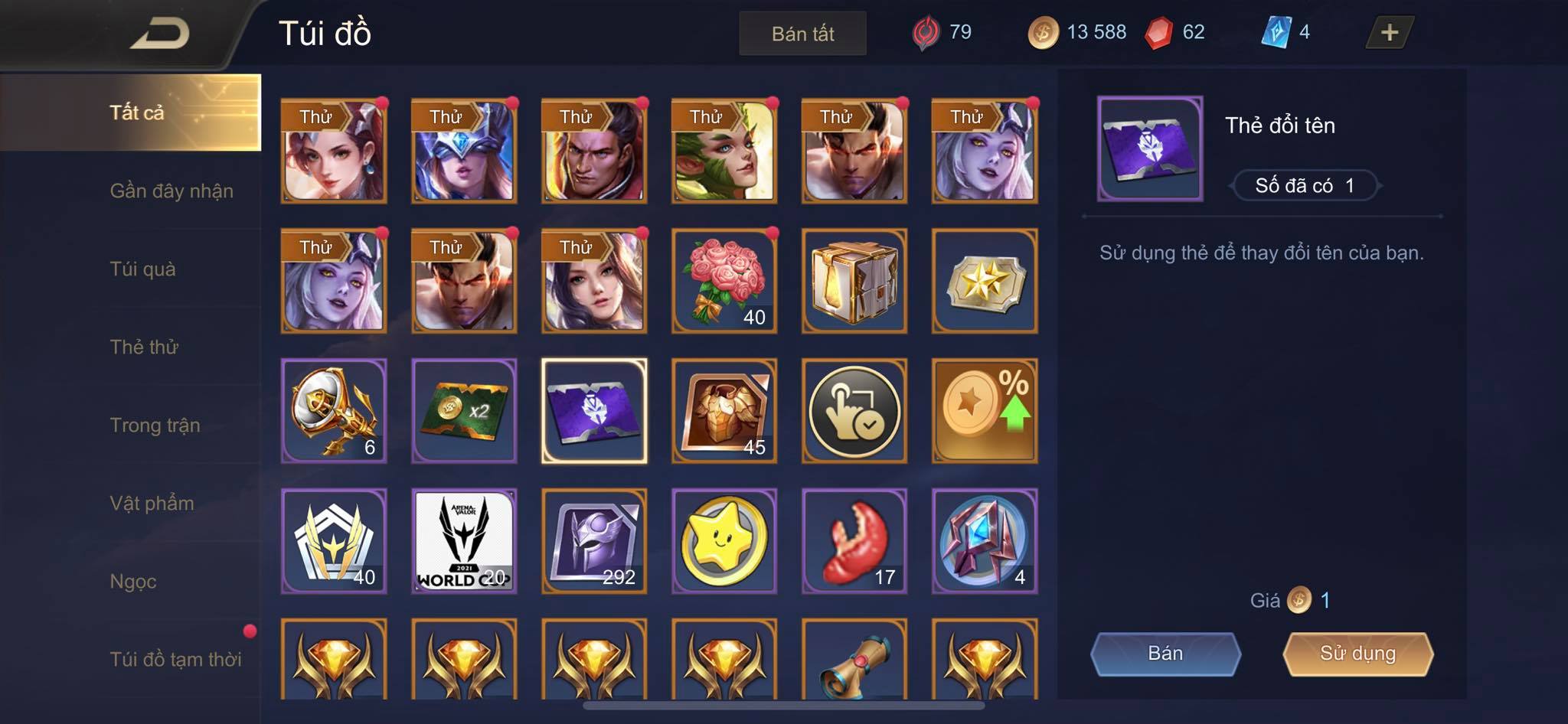The height and width of the screenshot is (724, 1568).
Task: Select the Thẻ thử tab
Action: (x=144, y=347)
